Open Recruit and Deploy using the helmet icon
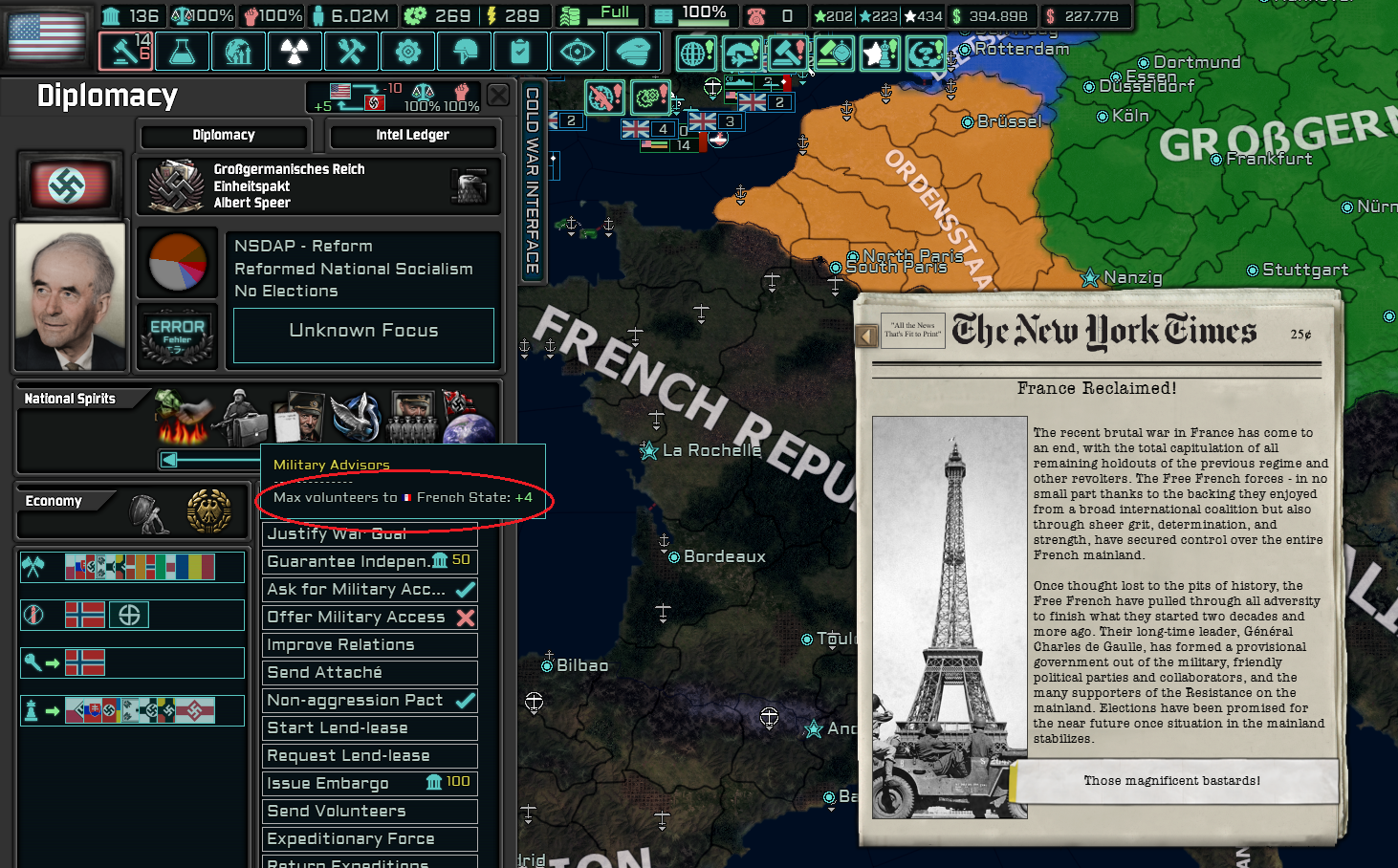 pos(465,51)
